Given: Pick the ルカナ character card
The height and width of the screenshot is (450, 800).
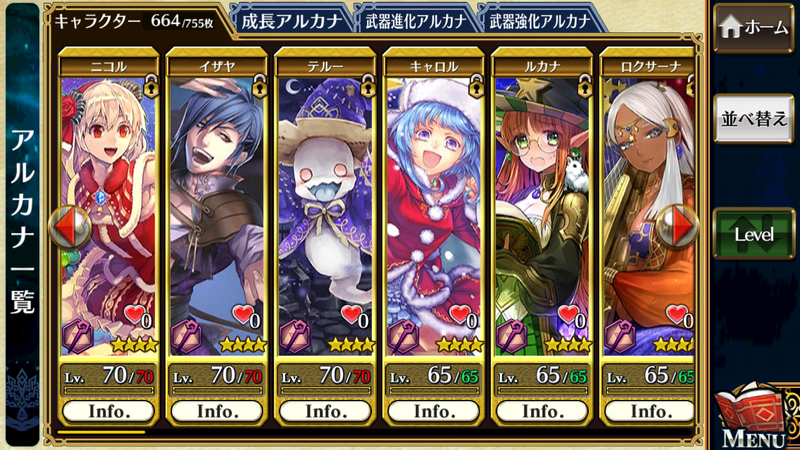Looking at the screenshot, I should [542, 210].
